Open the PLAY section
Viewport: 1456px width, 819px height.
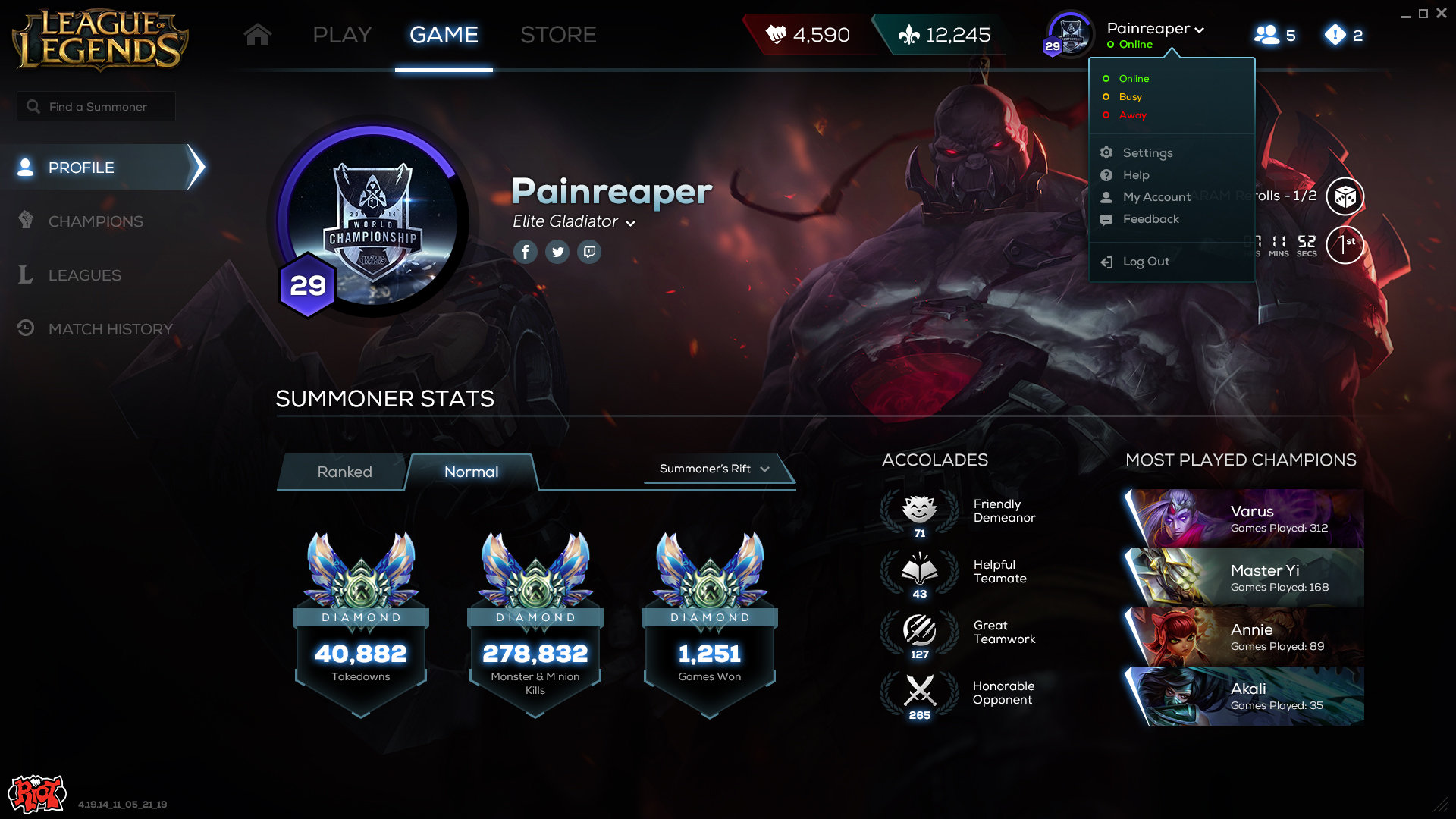click(342, 35)
